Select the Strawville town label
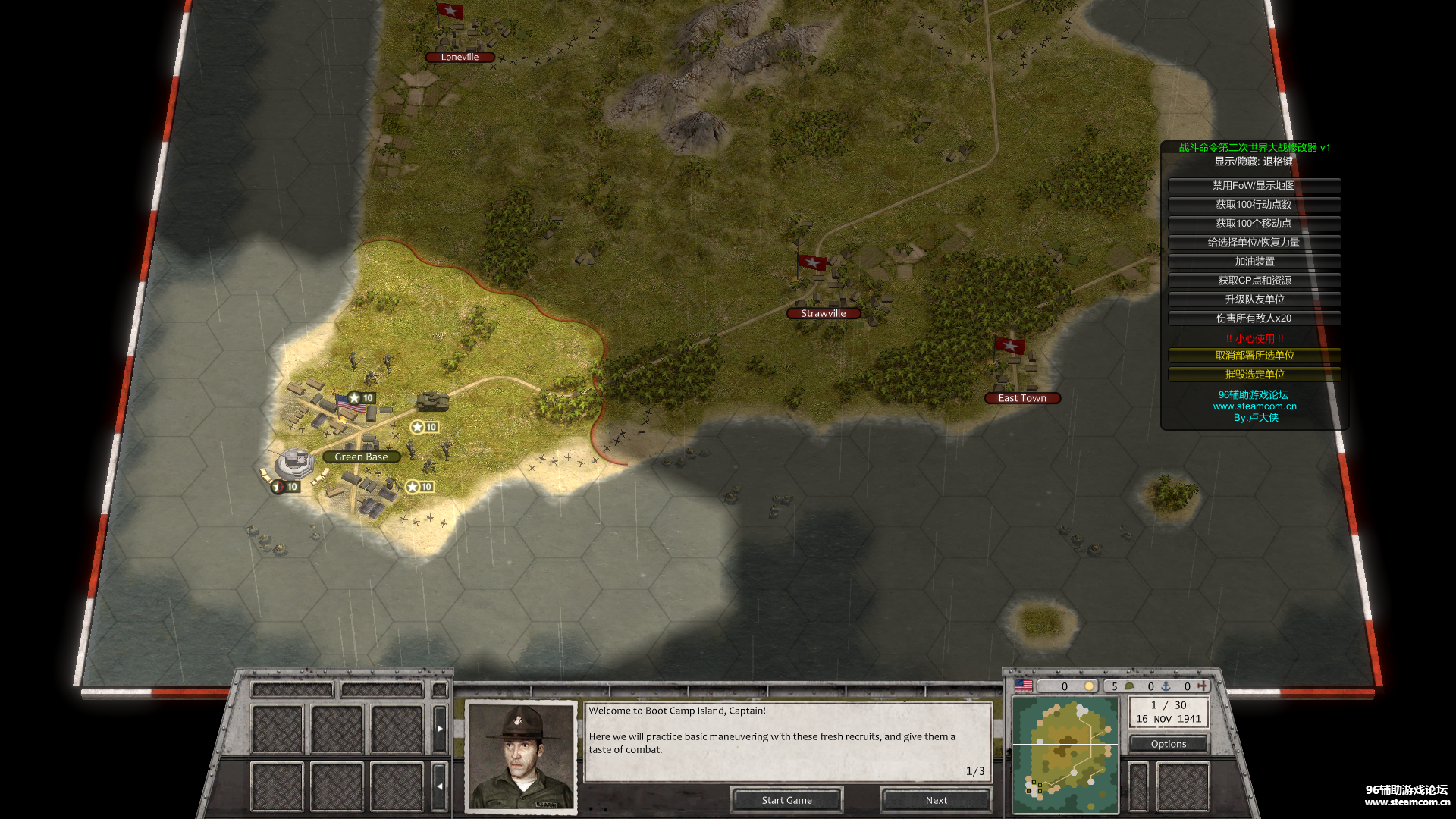The height and width of the screenshot is (819, 1456). pos(823,313)
